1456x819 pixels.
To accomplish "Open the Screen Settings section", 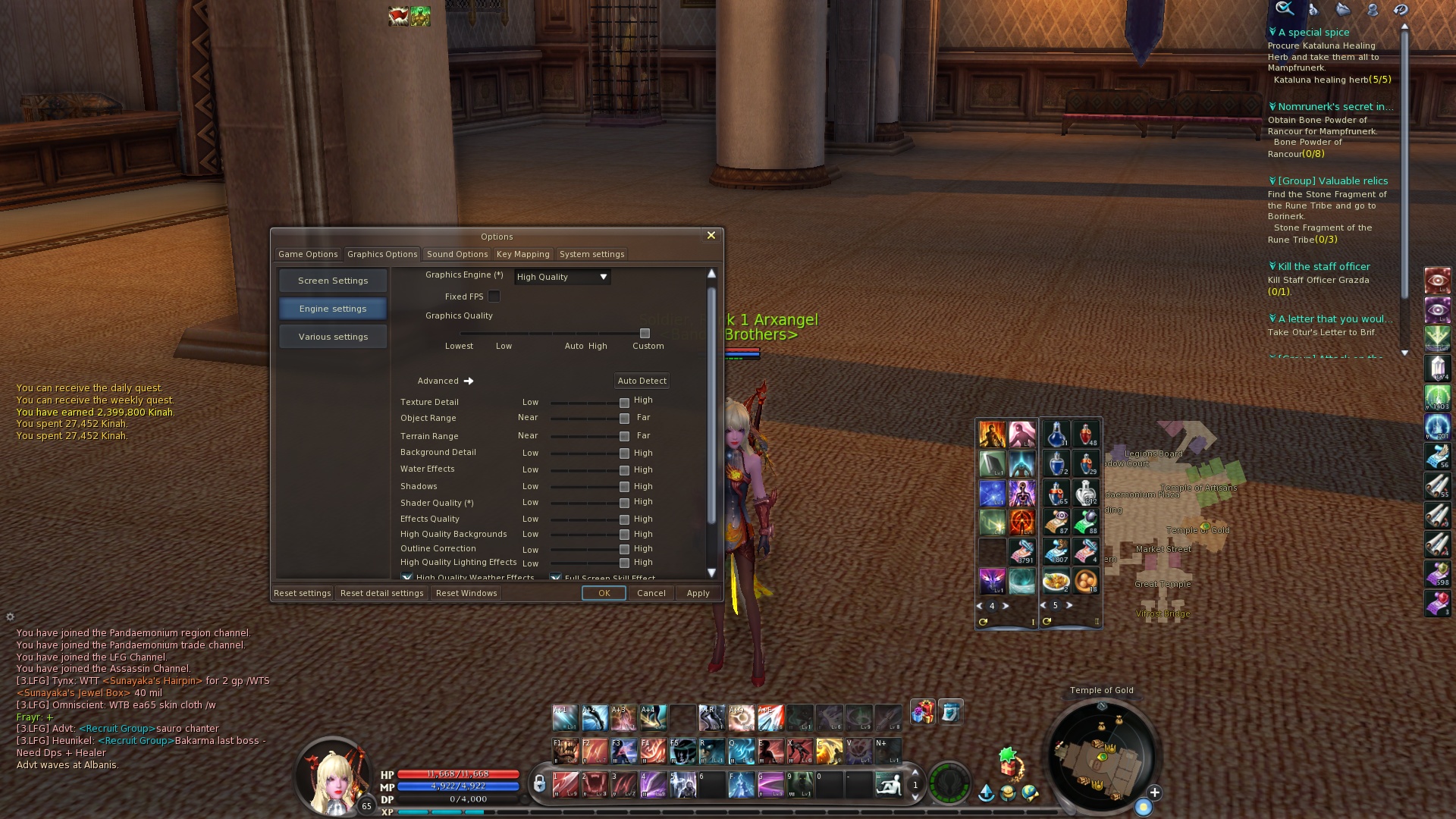I will [x=333, y=281].
